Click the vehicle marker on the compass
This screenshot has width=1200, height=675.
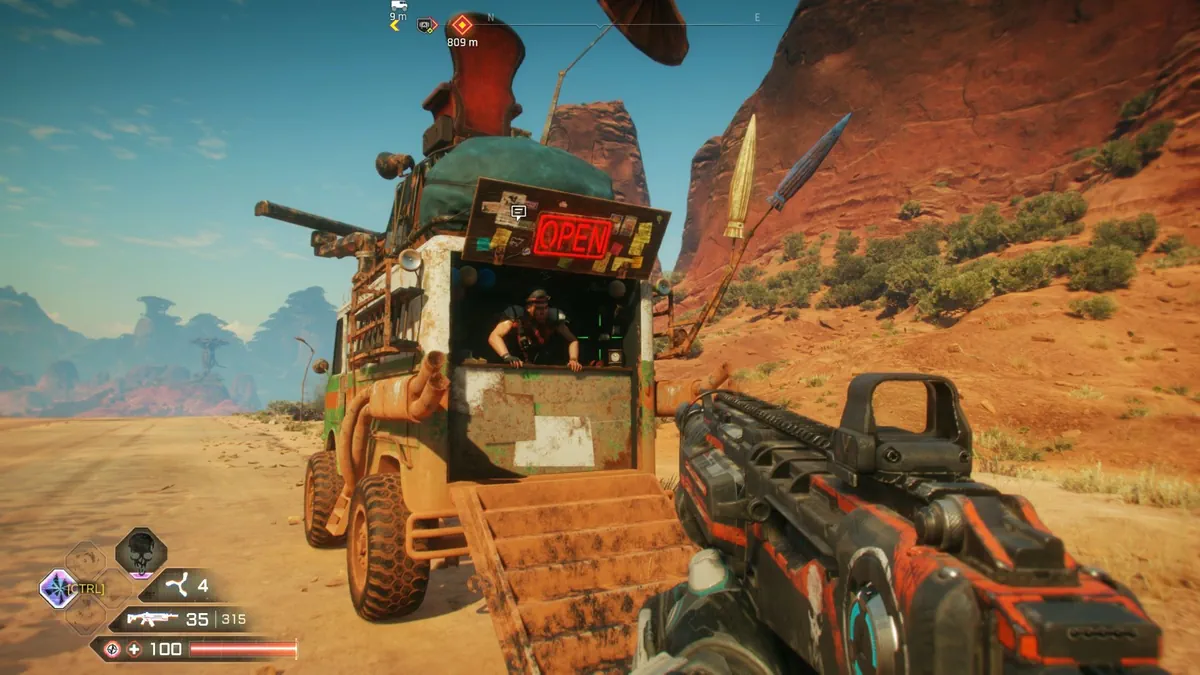click(x=398, y=6)
